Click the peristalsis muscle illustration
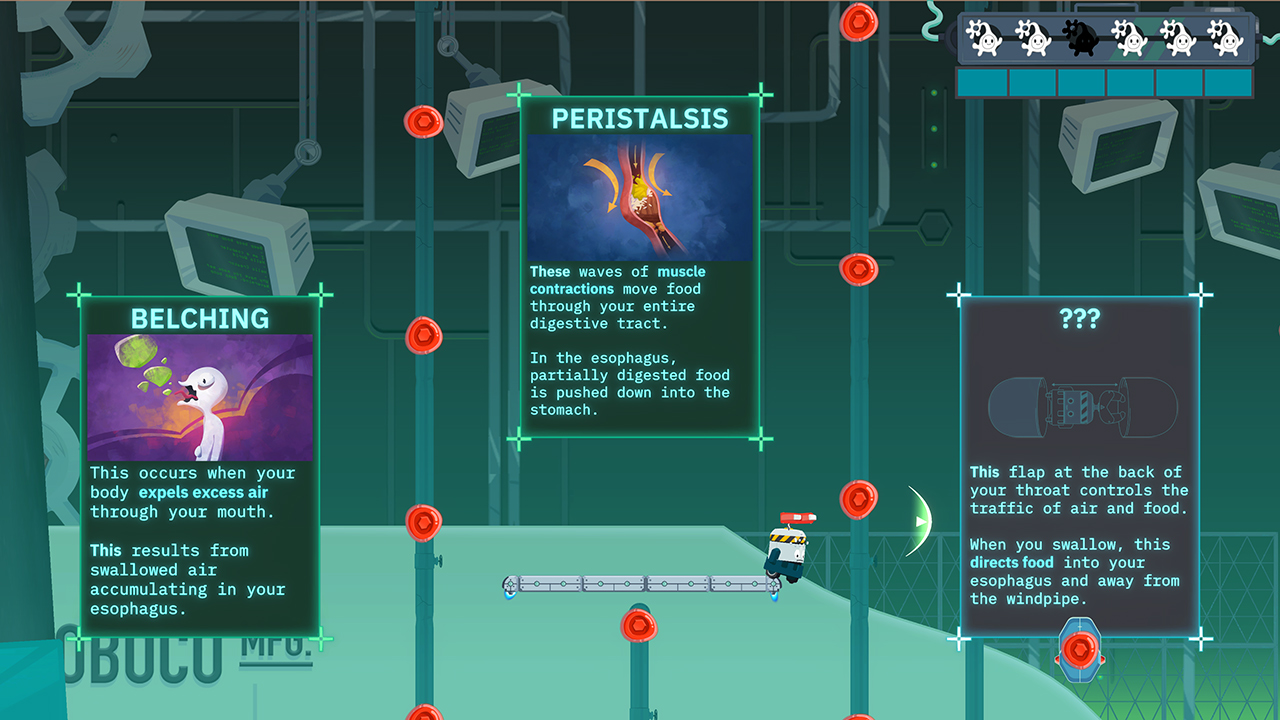Screen dimensions: 1280x720 640,196
